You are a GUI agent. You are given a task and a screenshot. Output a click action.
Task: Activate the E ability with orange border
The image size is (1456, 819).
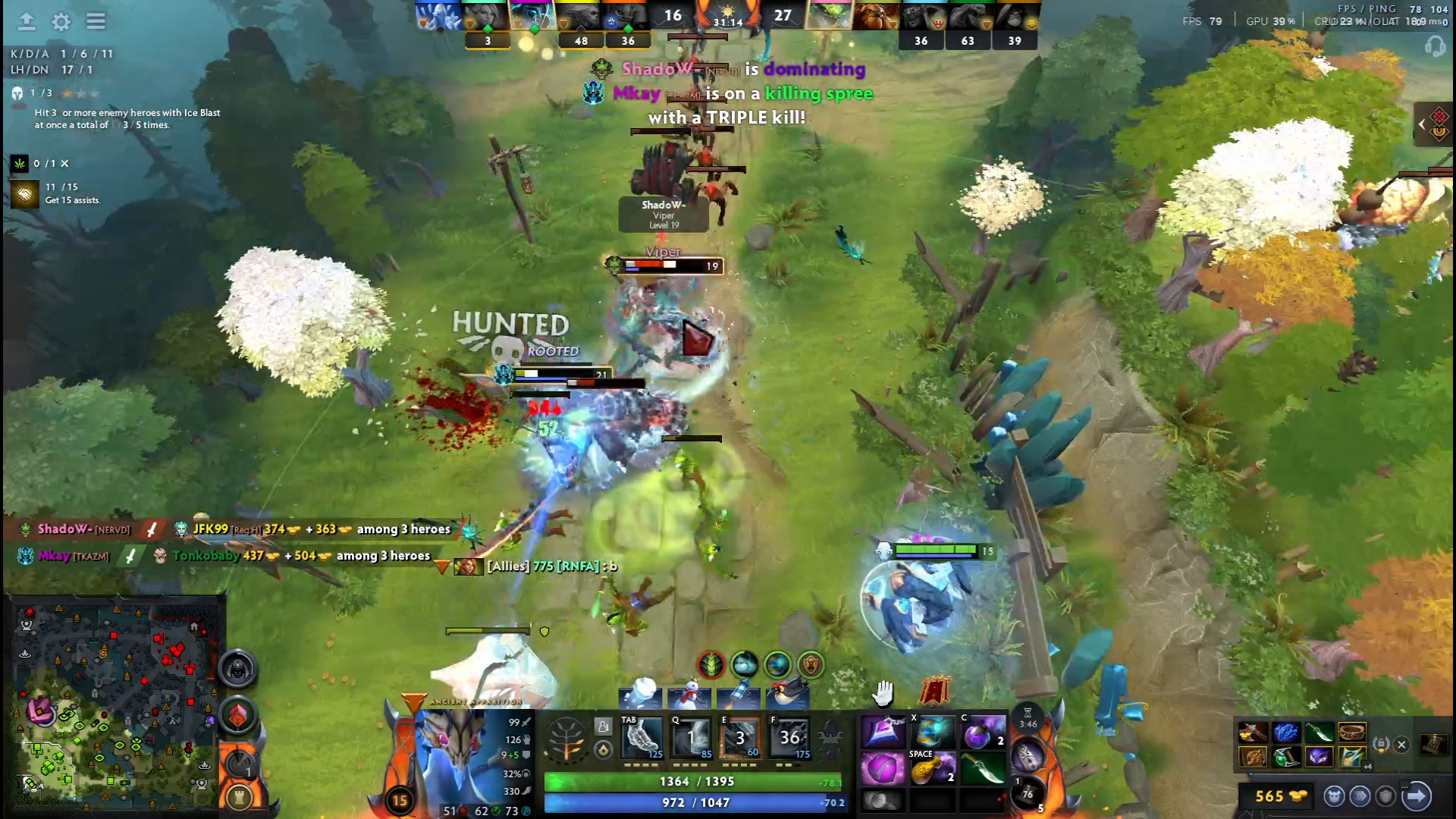tap(740, 737)
